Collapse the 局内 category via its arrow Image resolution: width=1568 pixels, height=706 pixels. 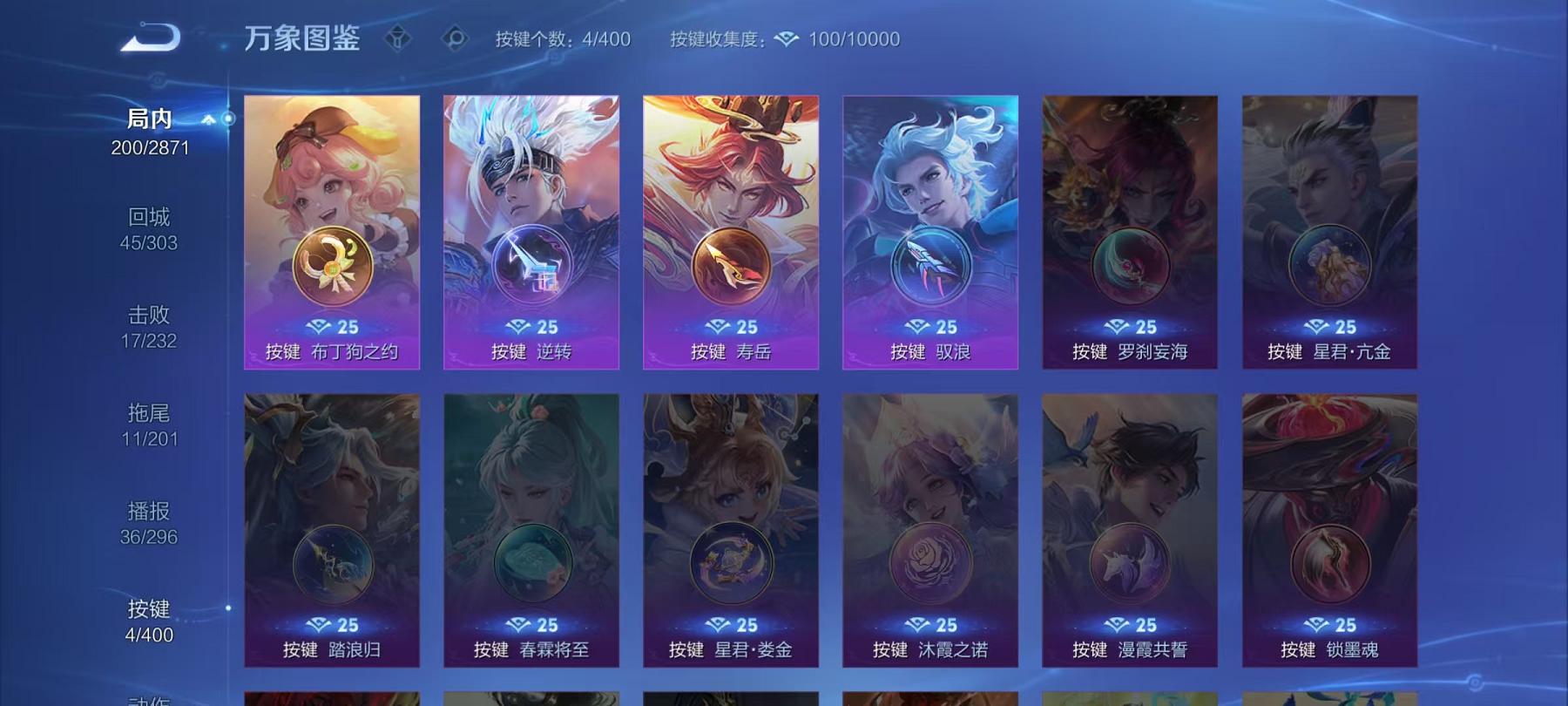click(207, 120)
